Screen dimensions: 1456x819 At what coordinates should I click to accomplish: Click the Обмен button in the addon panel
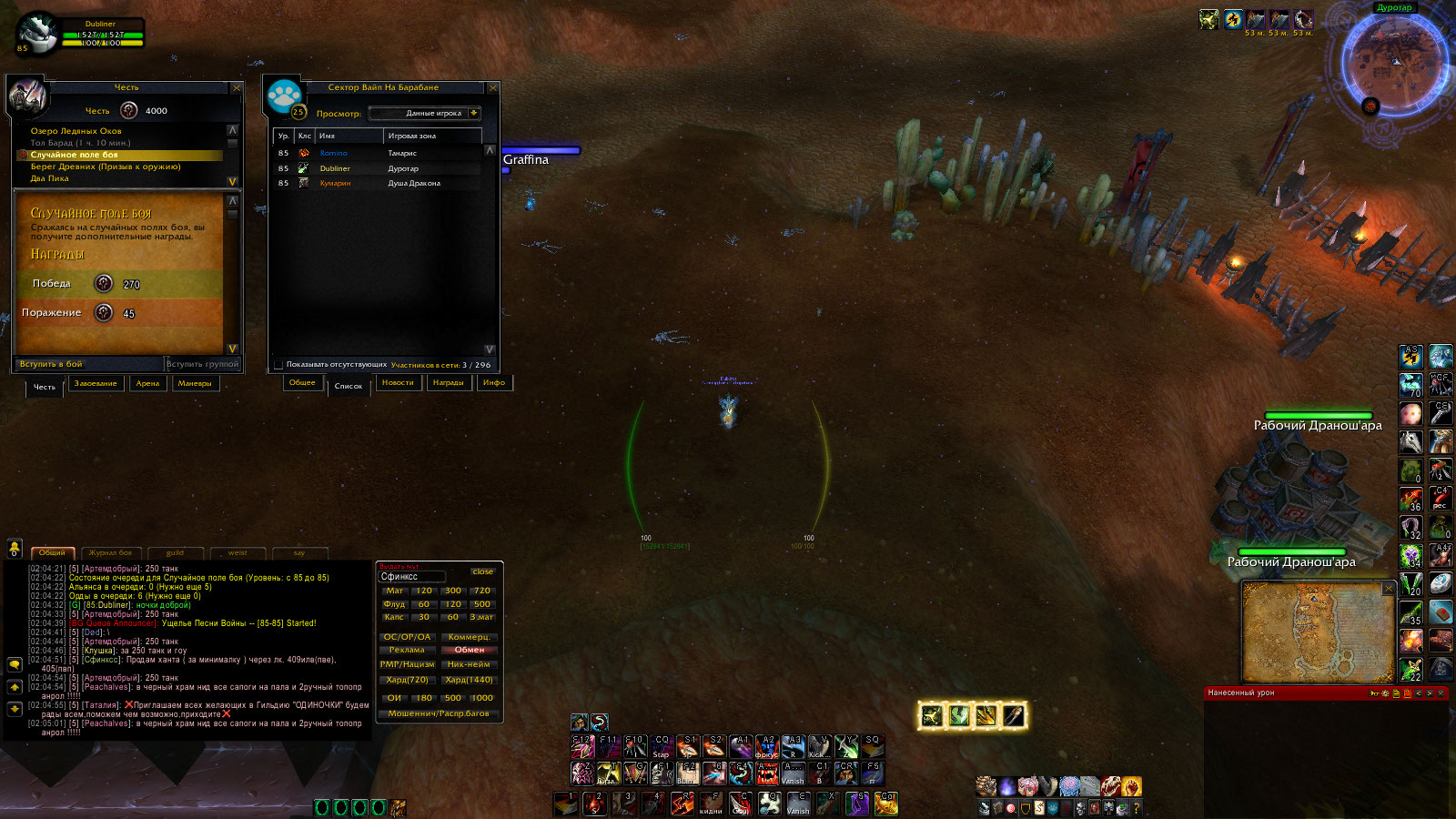tap(470, 650)
